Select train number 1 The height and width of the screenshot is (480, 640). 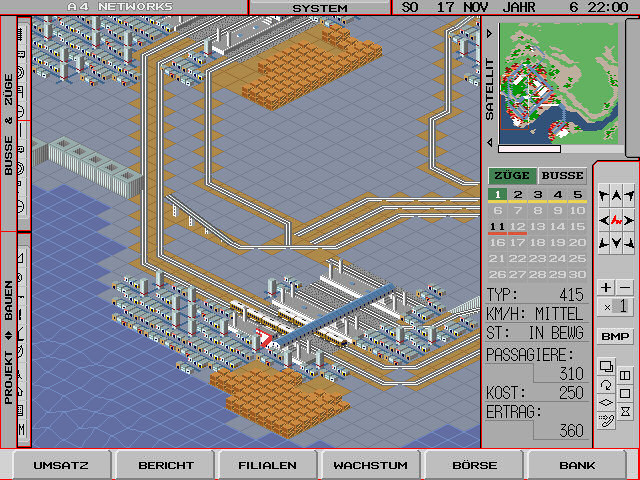point(497,195)
